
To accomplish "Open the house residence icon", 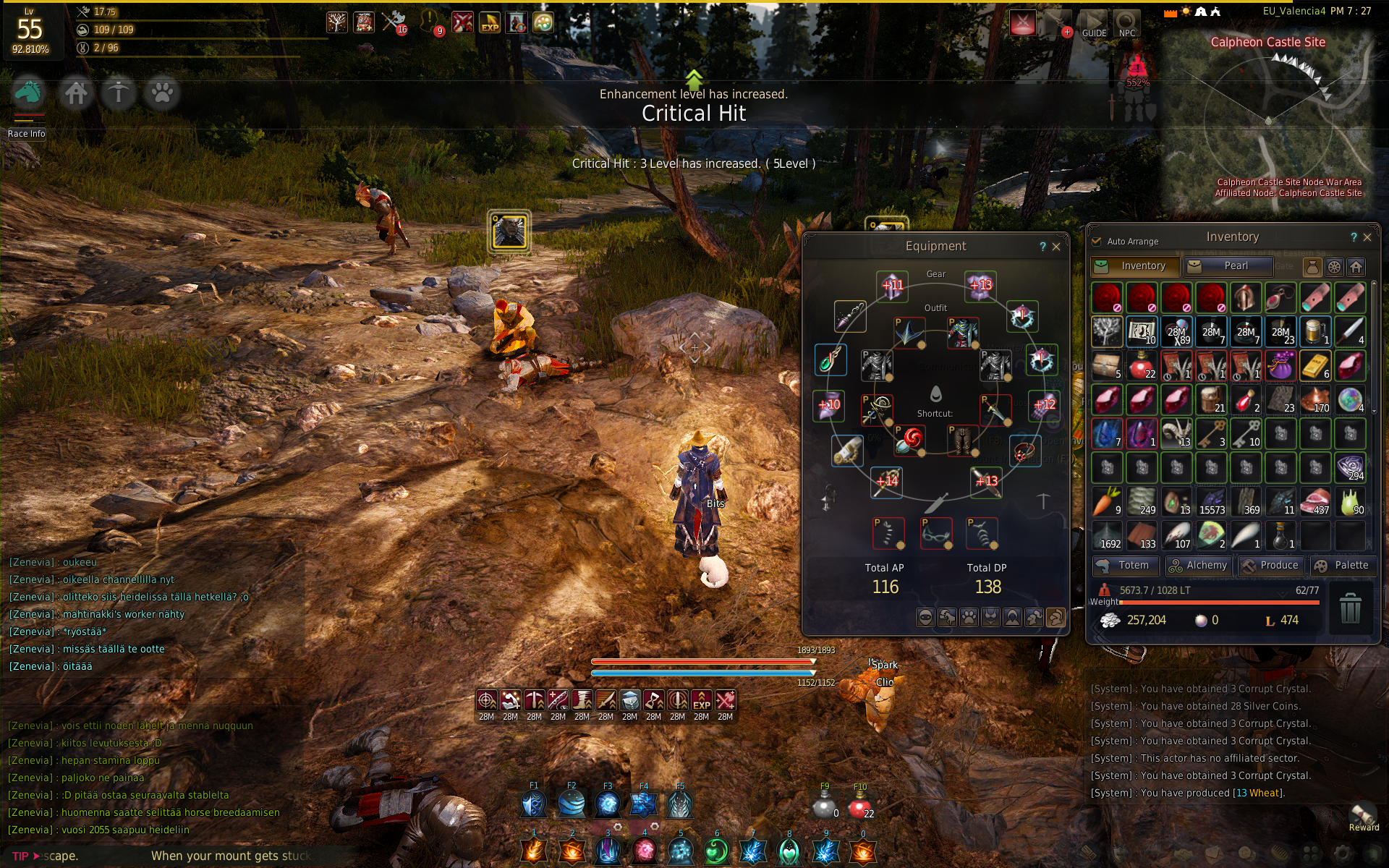I will click(x=76, y=93).
